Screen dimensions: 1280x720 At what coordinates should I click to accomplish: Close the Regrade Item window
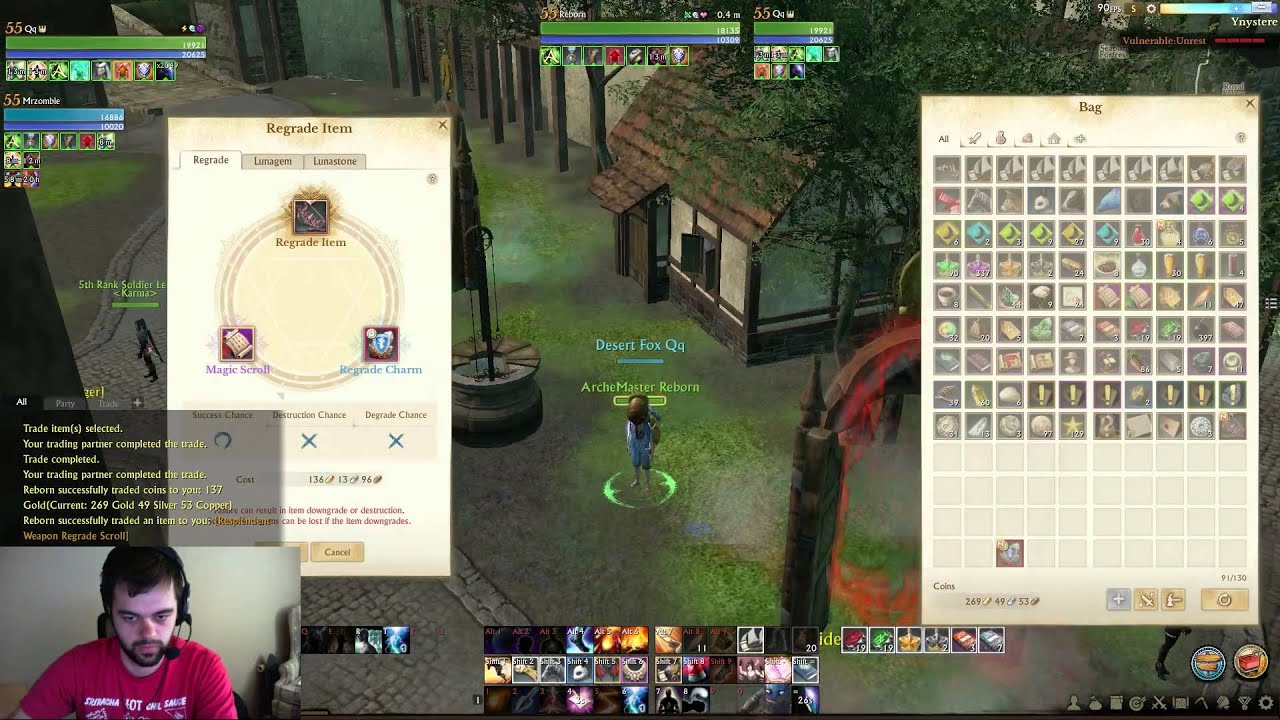(443, 125)
